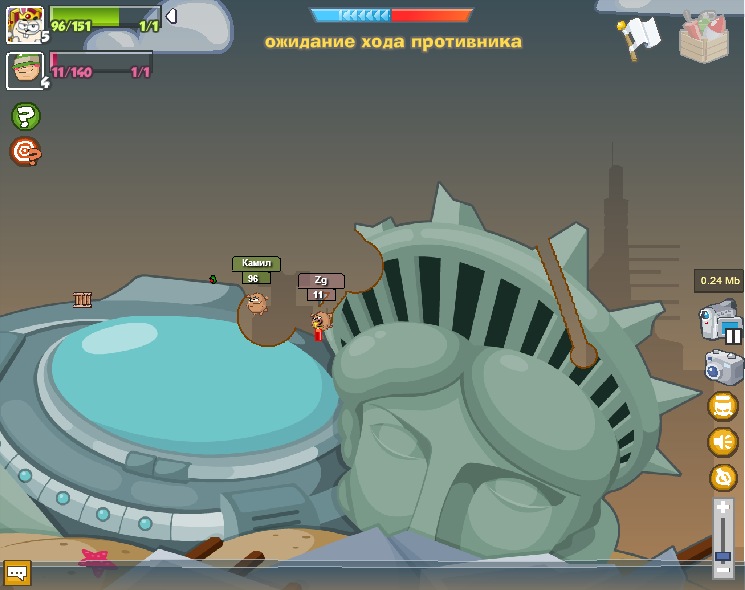Take a screenshot with the photo camera
Viewport: 745px width, 590px height.
point(723,367)
